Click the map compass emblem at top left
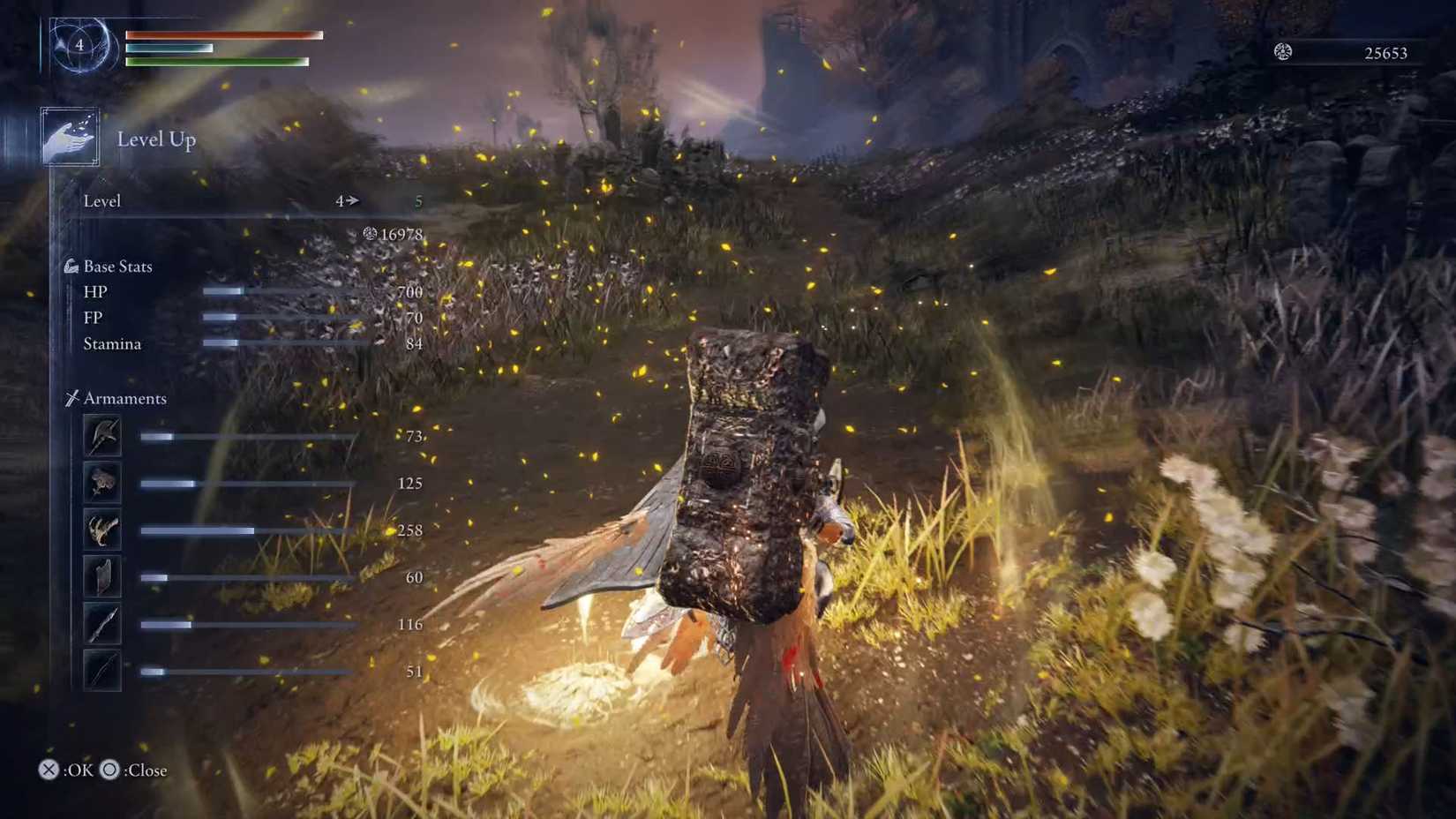 pos(80,45)
